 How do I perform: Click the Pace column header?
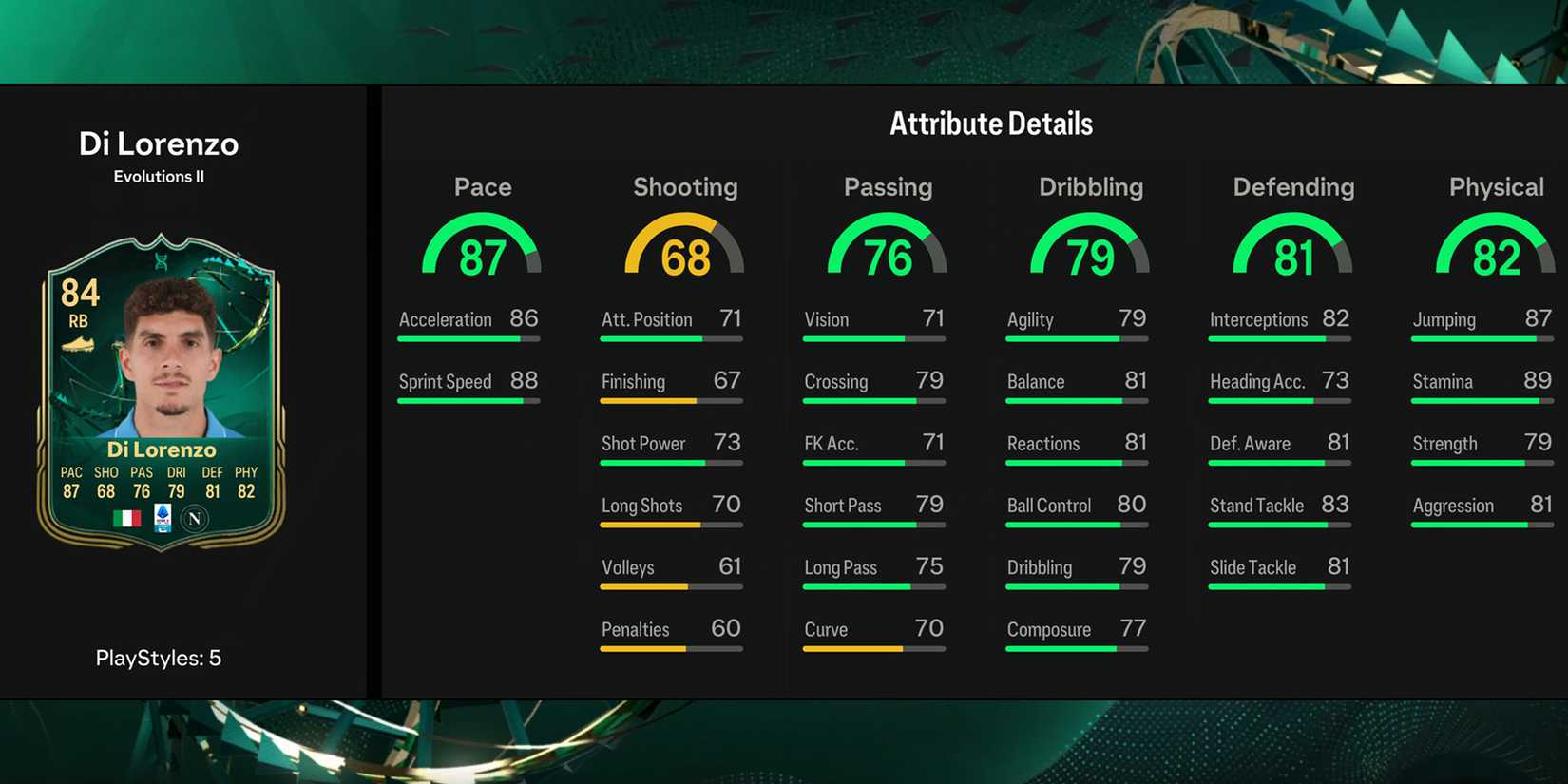click(483, 187)
